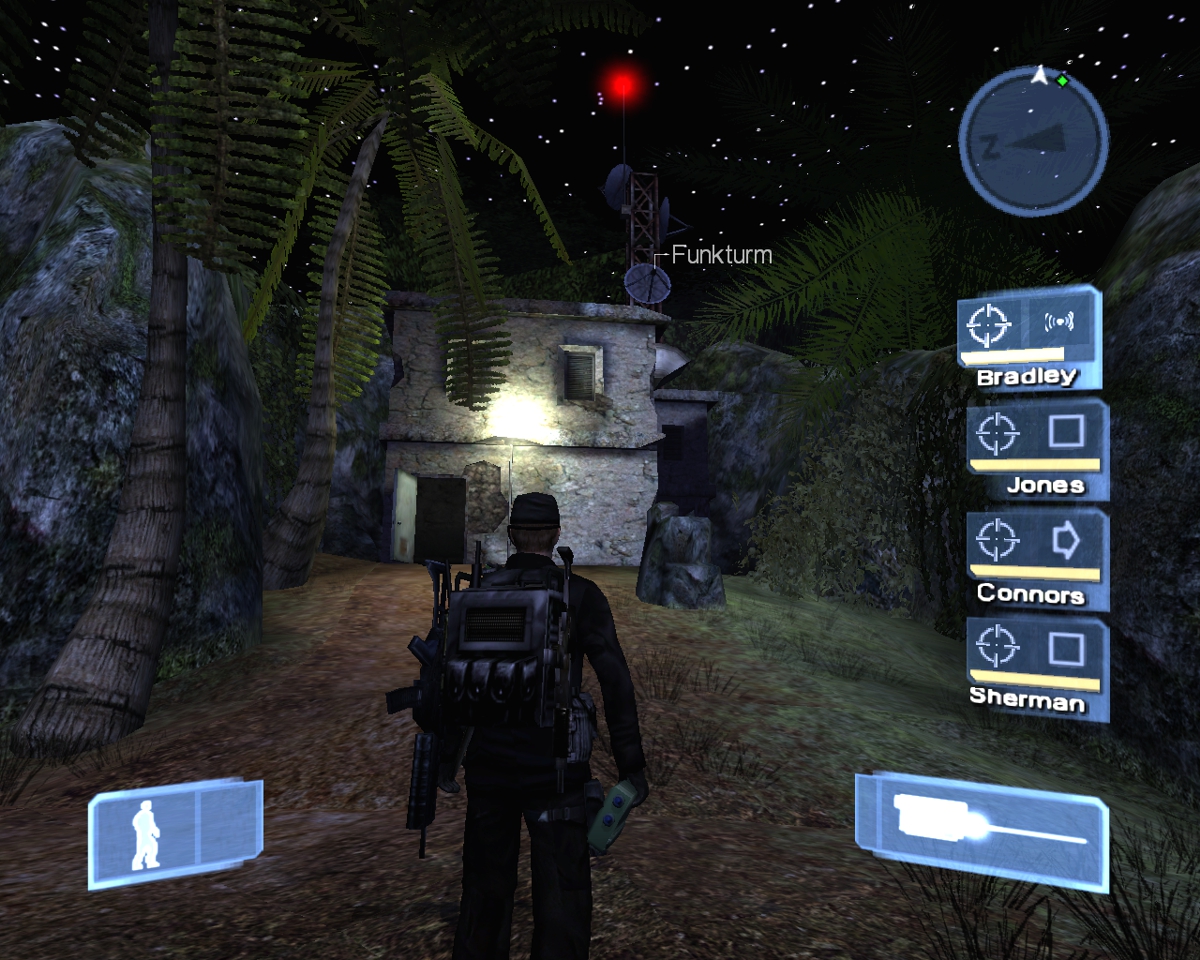The image size is (1200, 960).
Task: Select squad member Bradley's panel
Action: coord(1029,337)
